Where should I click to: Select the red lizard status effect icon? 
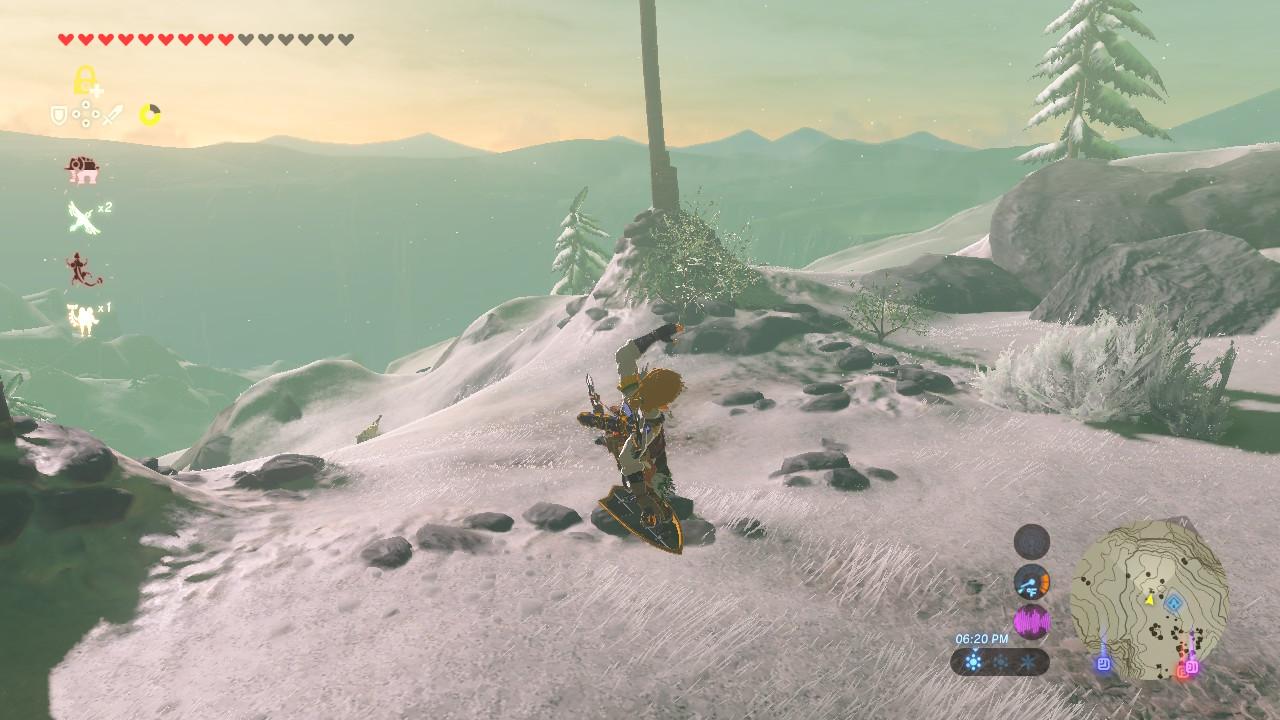click(x=80, y=268)
